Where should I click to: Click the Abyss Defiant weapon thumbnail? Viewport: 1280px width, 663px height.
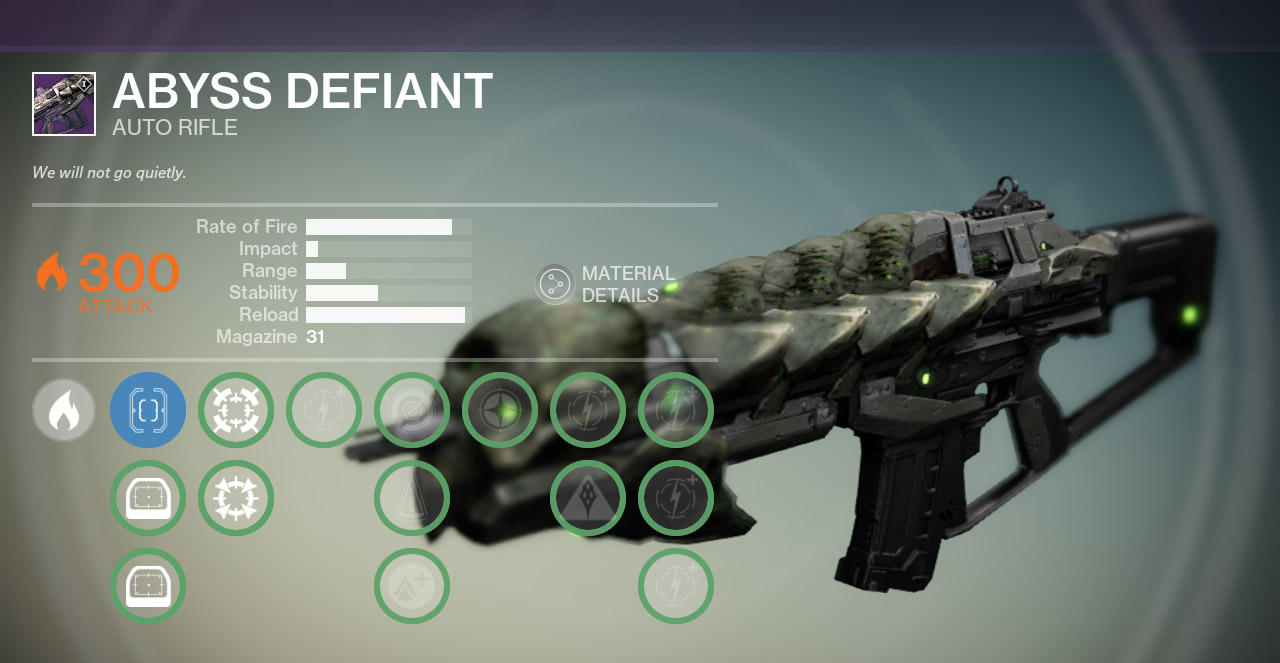[x=64, y=104]
